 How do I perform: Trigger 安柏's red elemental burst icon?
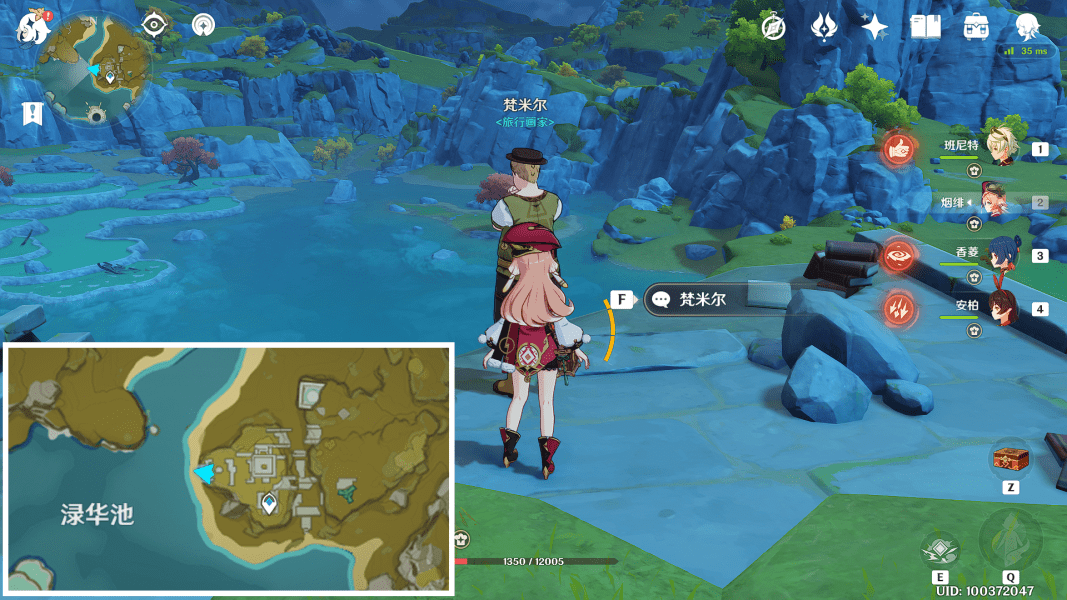tap(900, 308)
